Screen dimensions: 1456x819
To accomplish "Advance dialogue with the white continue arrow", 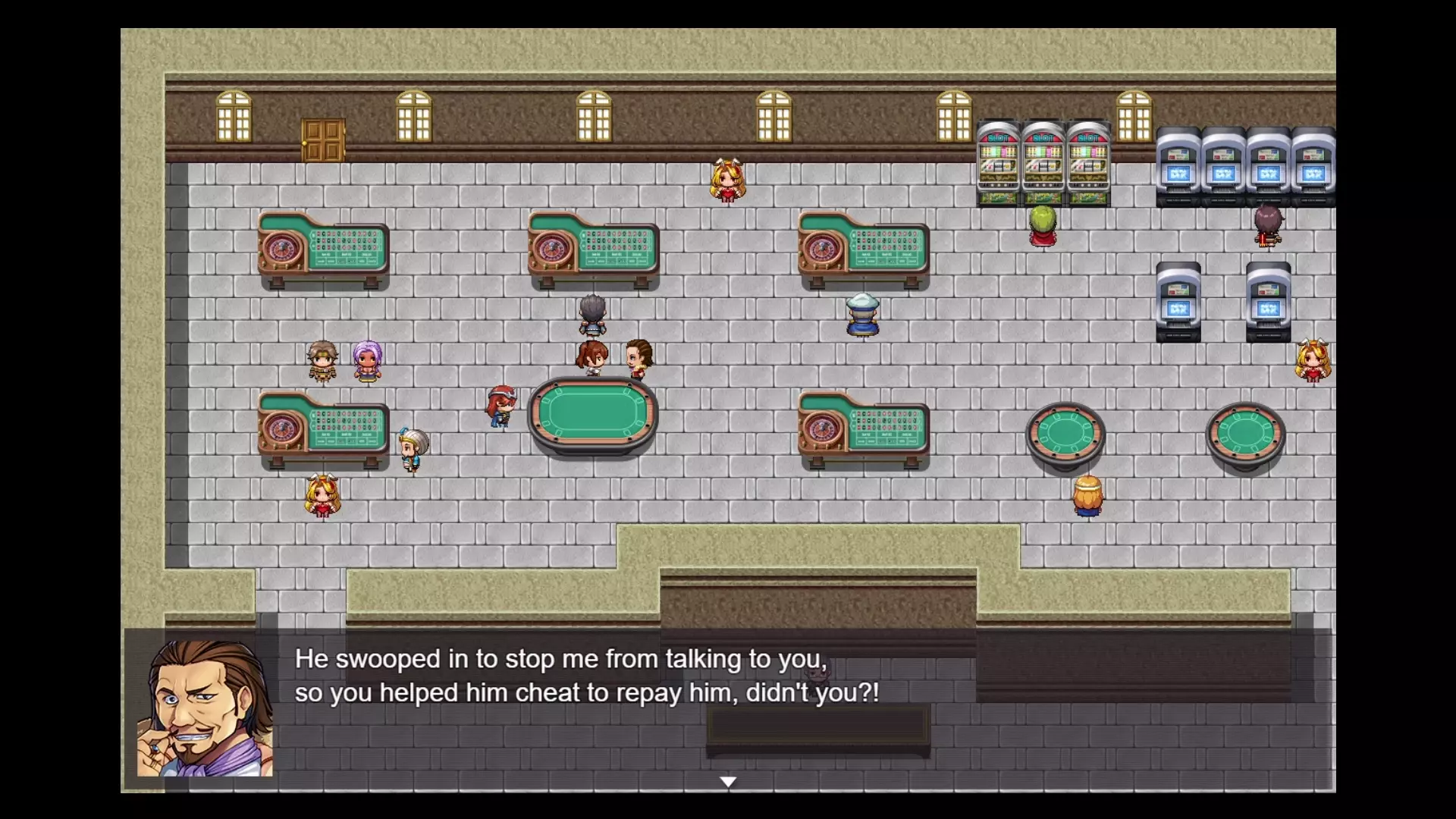I will (x=728, y=782).
